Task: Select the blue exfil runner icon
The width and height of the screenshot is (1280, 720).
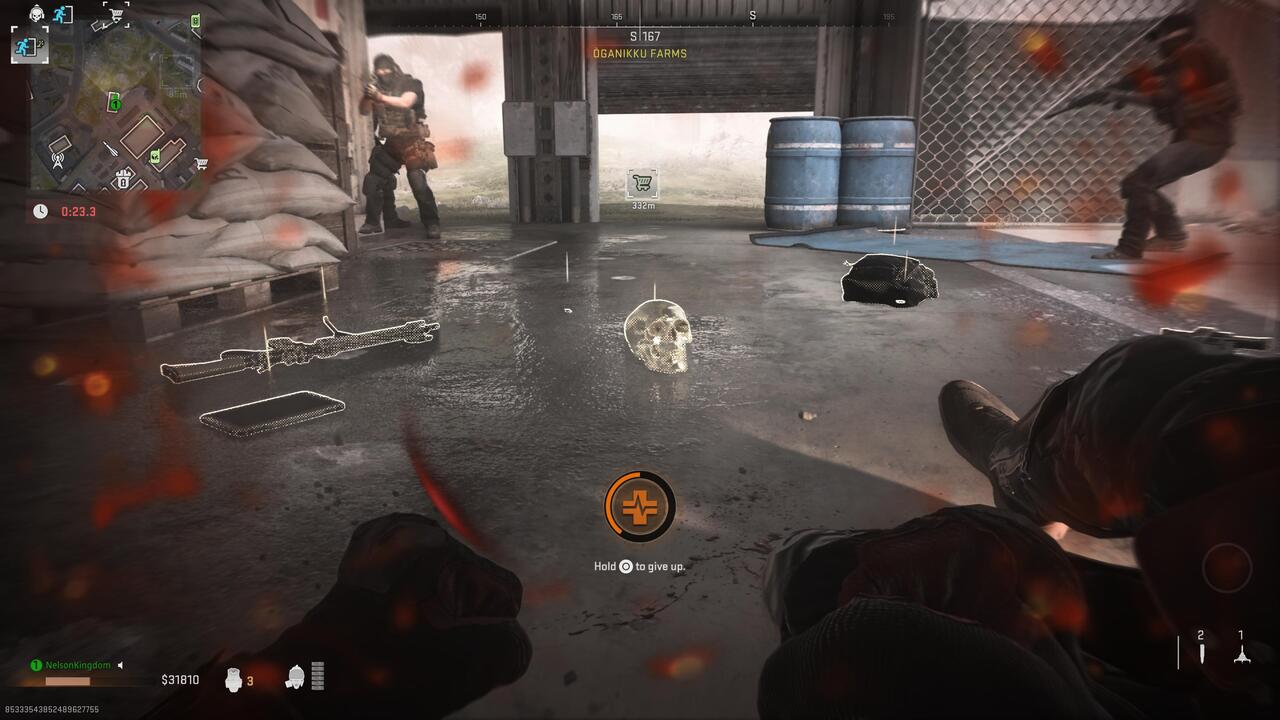Action: click(60, 14)
